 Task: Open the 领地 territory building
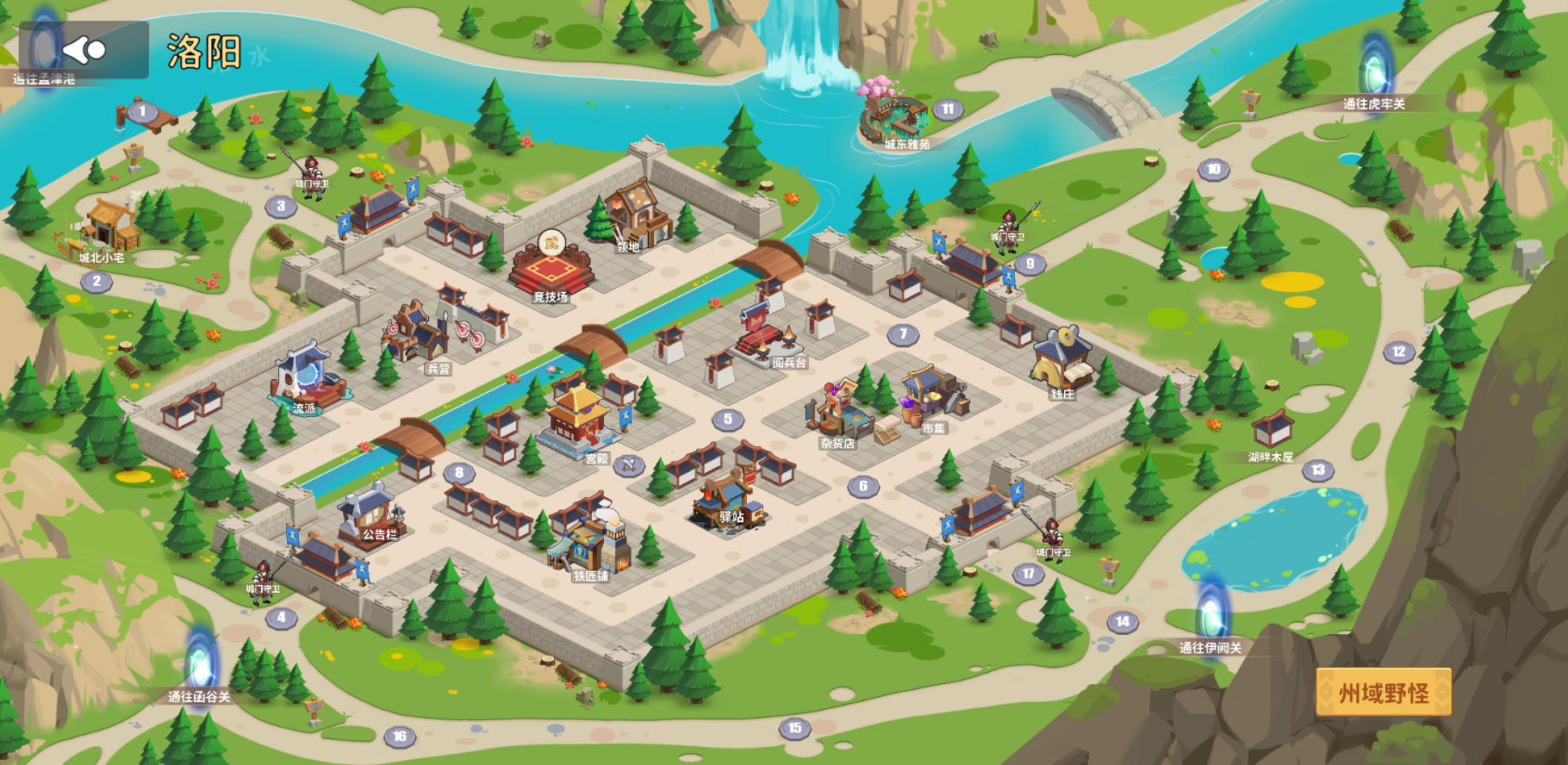638,215
